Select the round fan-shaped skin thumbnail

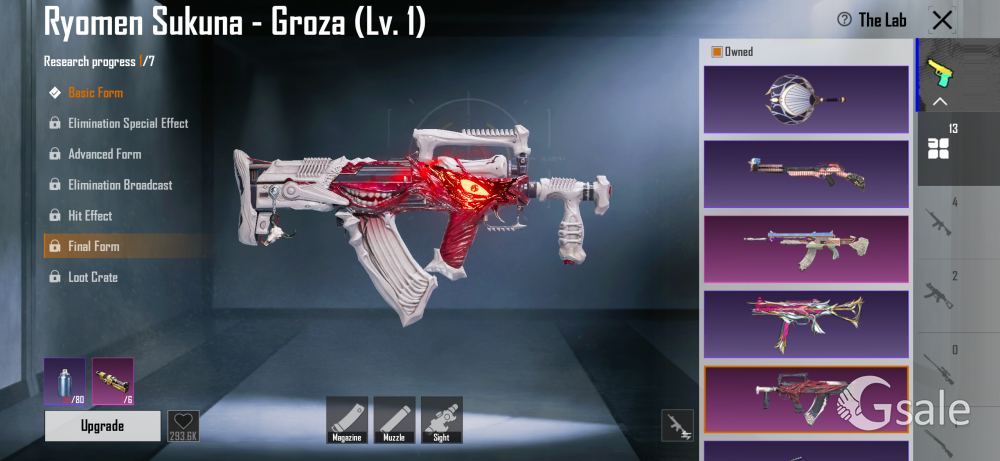point(806,99)
